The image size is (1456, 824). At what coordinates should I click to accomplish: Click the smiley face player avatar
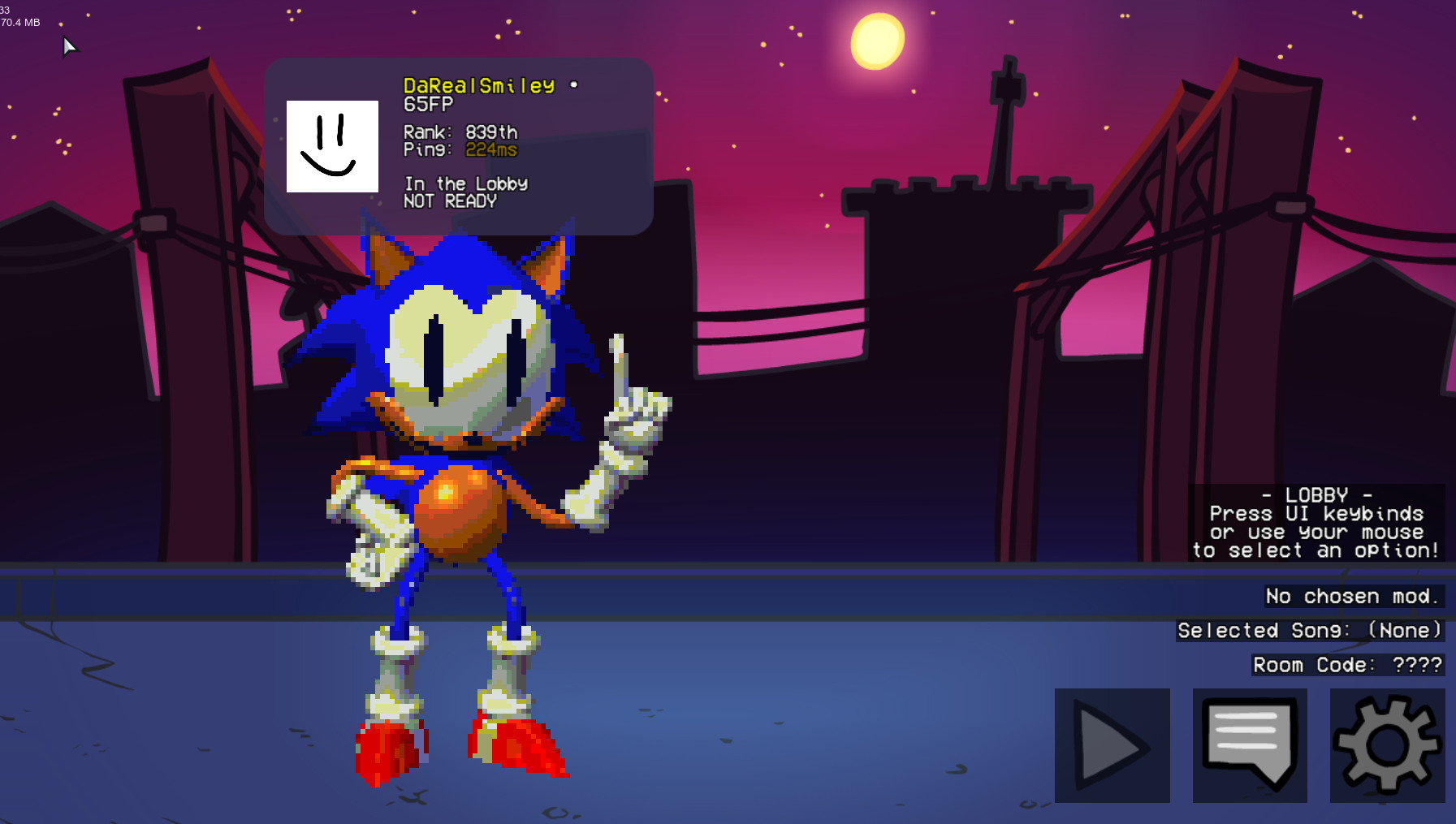tap(331, 146)
